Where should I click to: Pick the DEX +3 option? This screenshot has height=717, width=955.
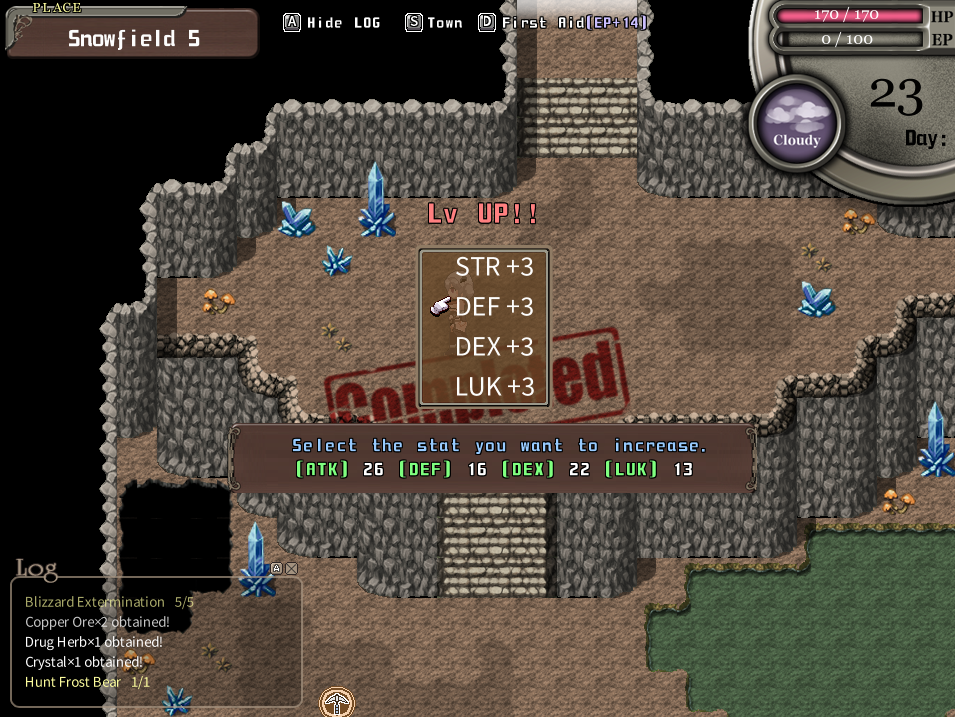coord(494,347)
